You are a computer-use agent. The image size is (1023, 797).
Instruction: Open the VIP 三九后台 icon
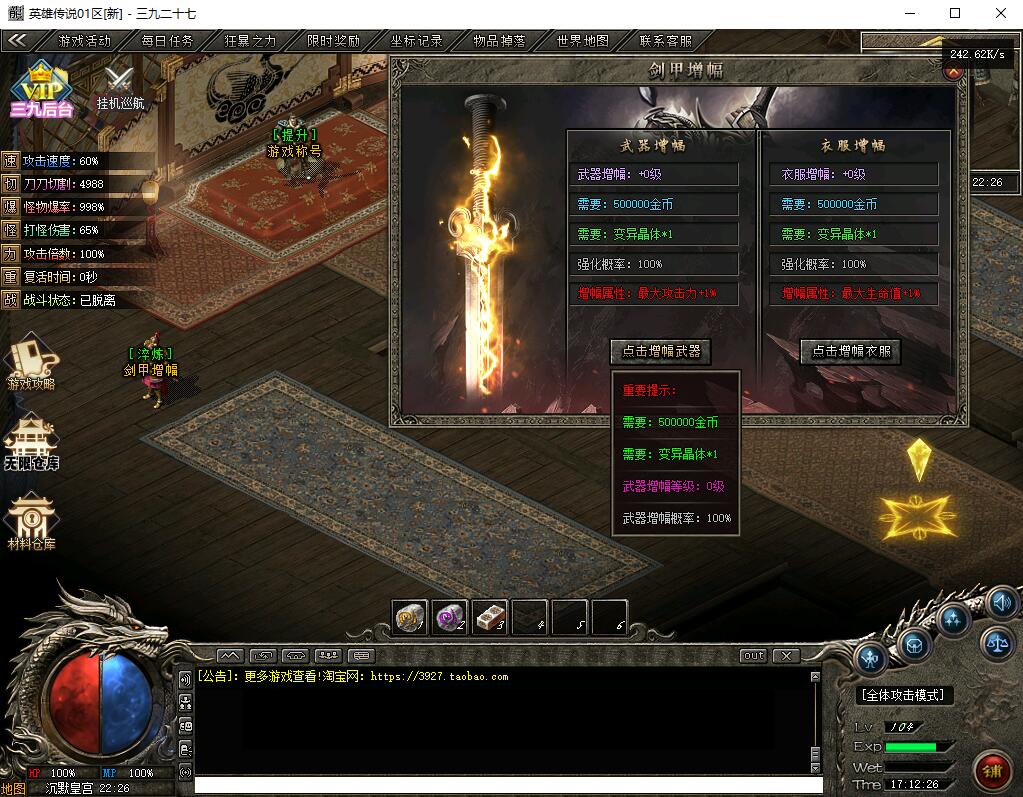pyautogui.click(x=42, y=90)
